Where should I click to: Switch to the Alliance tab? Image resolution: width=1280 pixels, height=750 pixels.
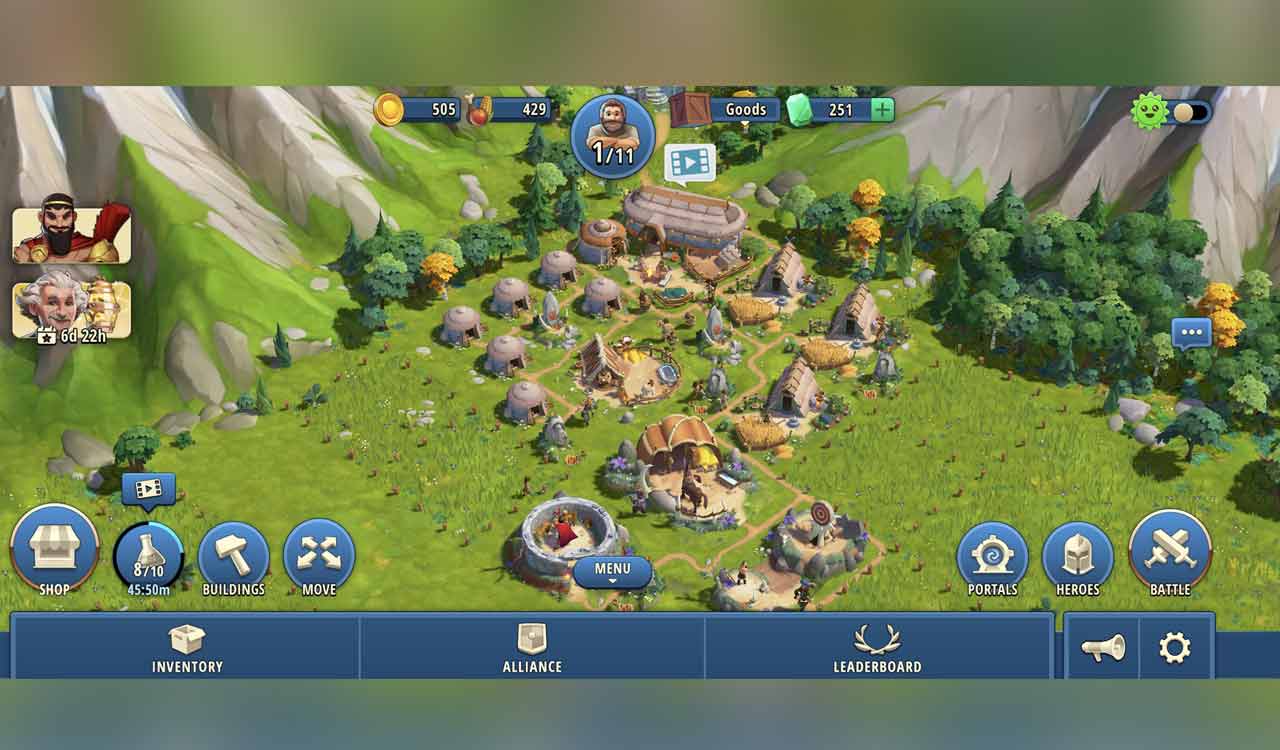[530, 650]
